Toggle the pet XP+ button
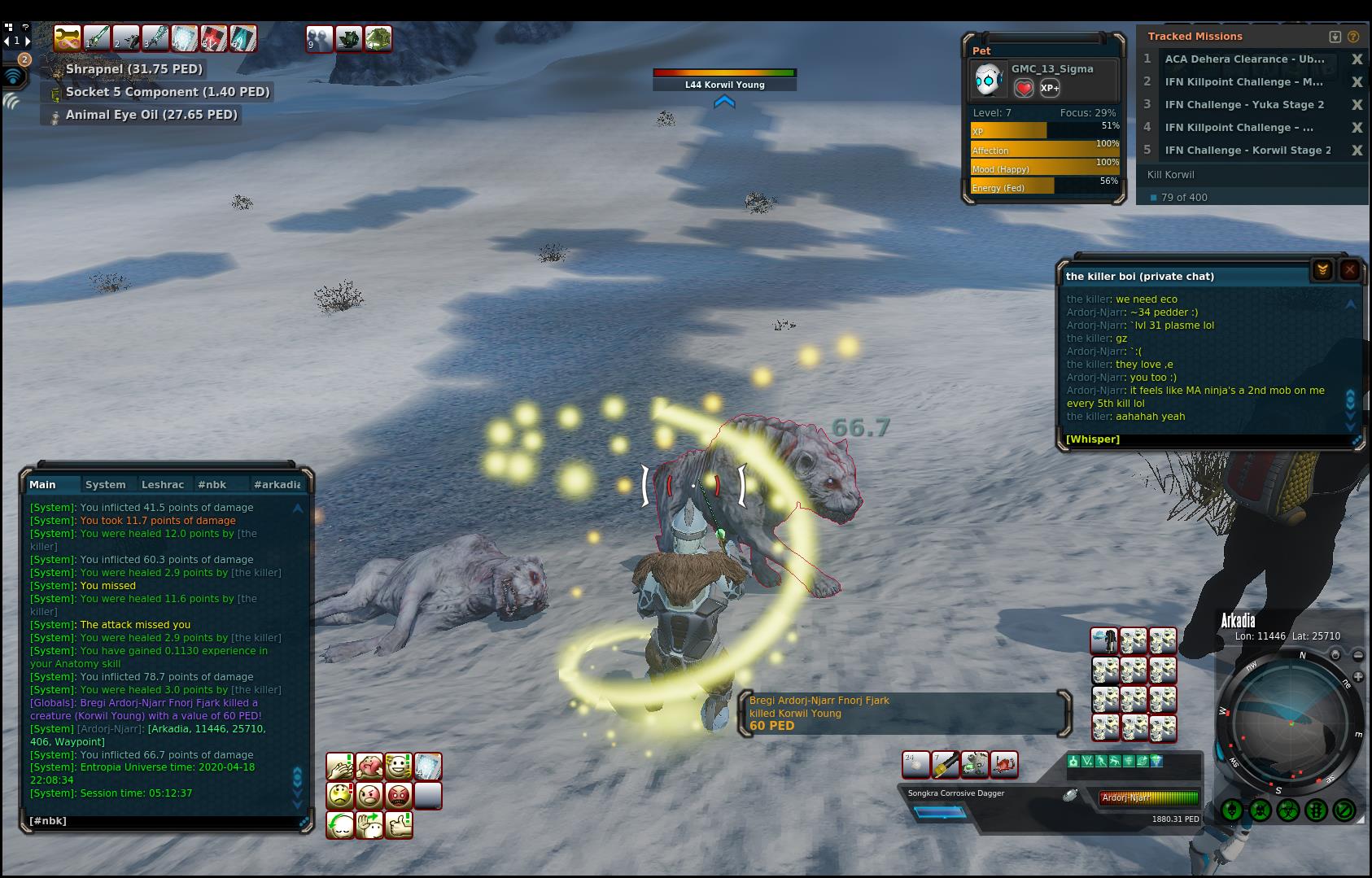The width and height of the screenshot is (1372, 878). (x=1050, y=88)
